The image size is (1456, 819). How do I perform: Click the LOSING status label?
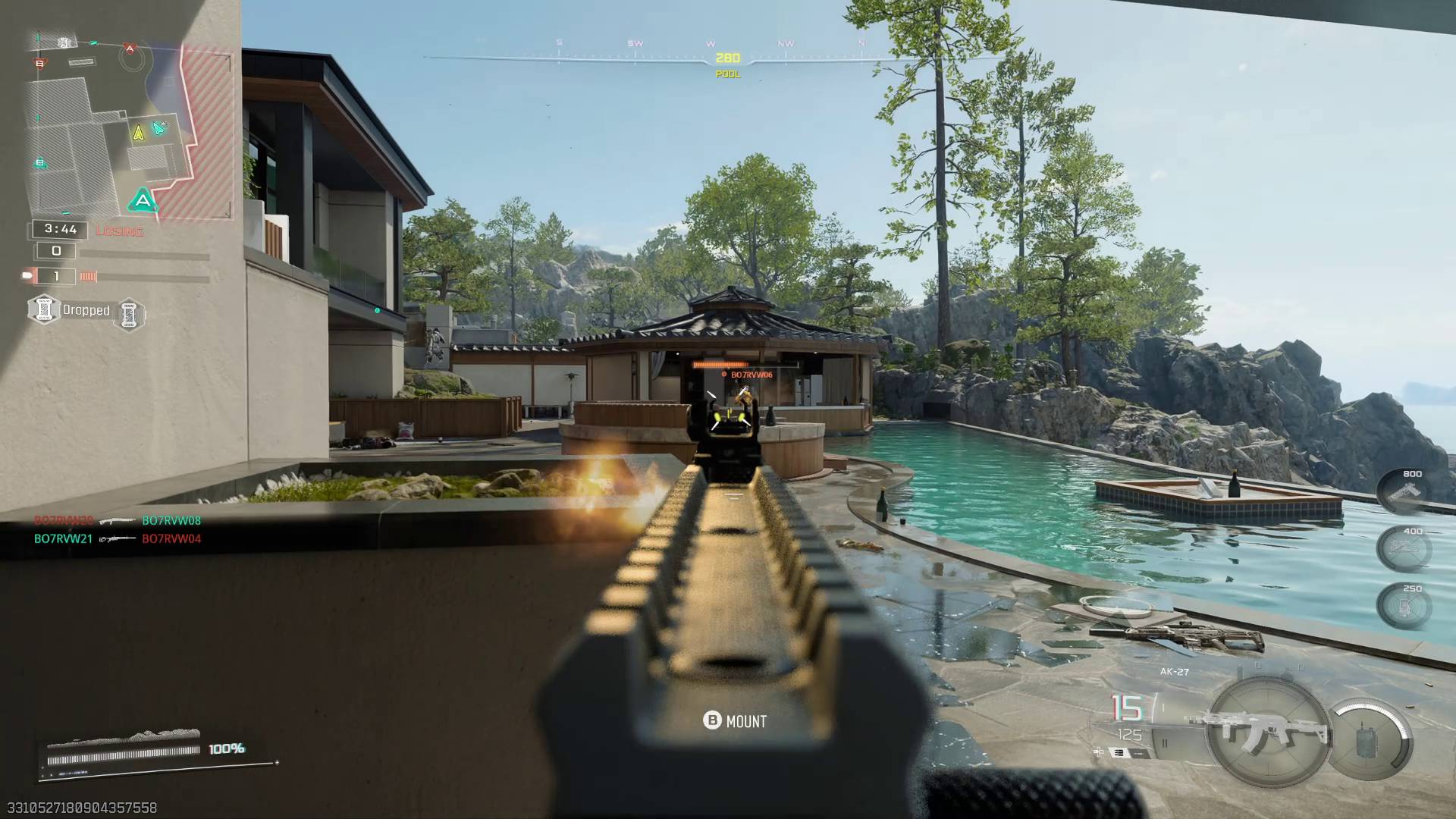click(119, 231)
